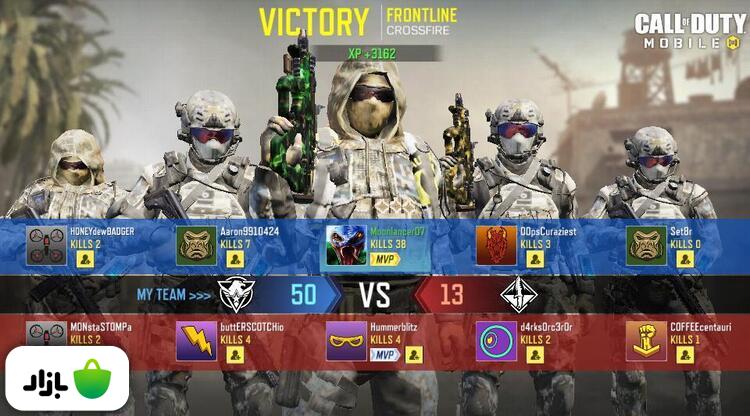Open buttERSCOTCHio's lightning bolt avatar
The height and width of the screenshot is (416, 750).
pyautogui.click(x=196, y=341)
